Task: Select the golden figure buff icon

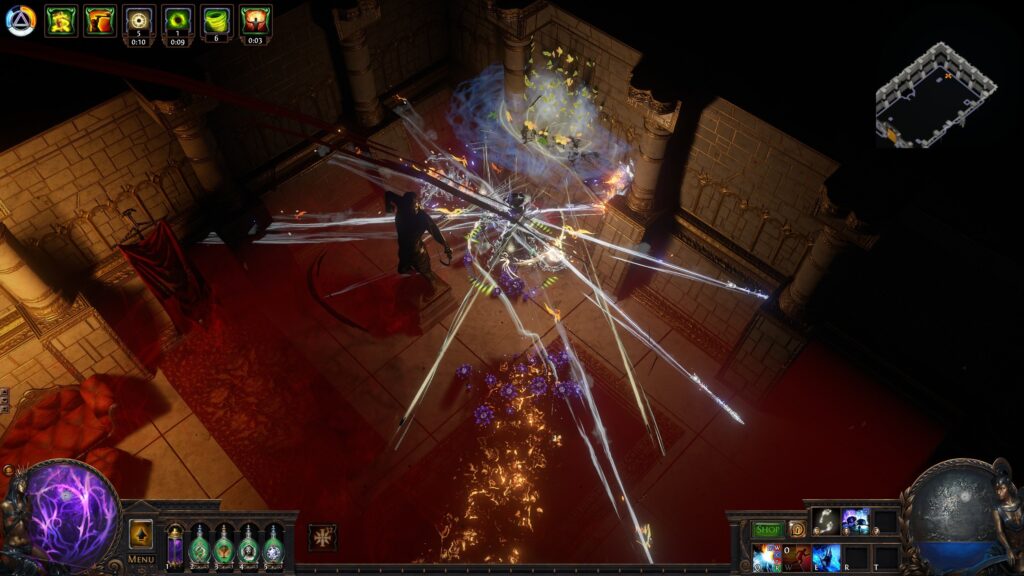Action: click(x=61, y=20)
